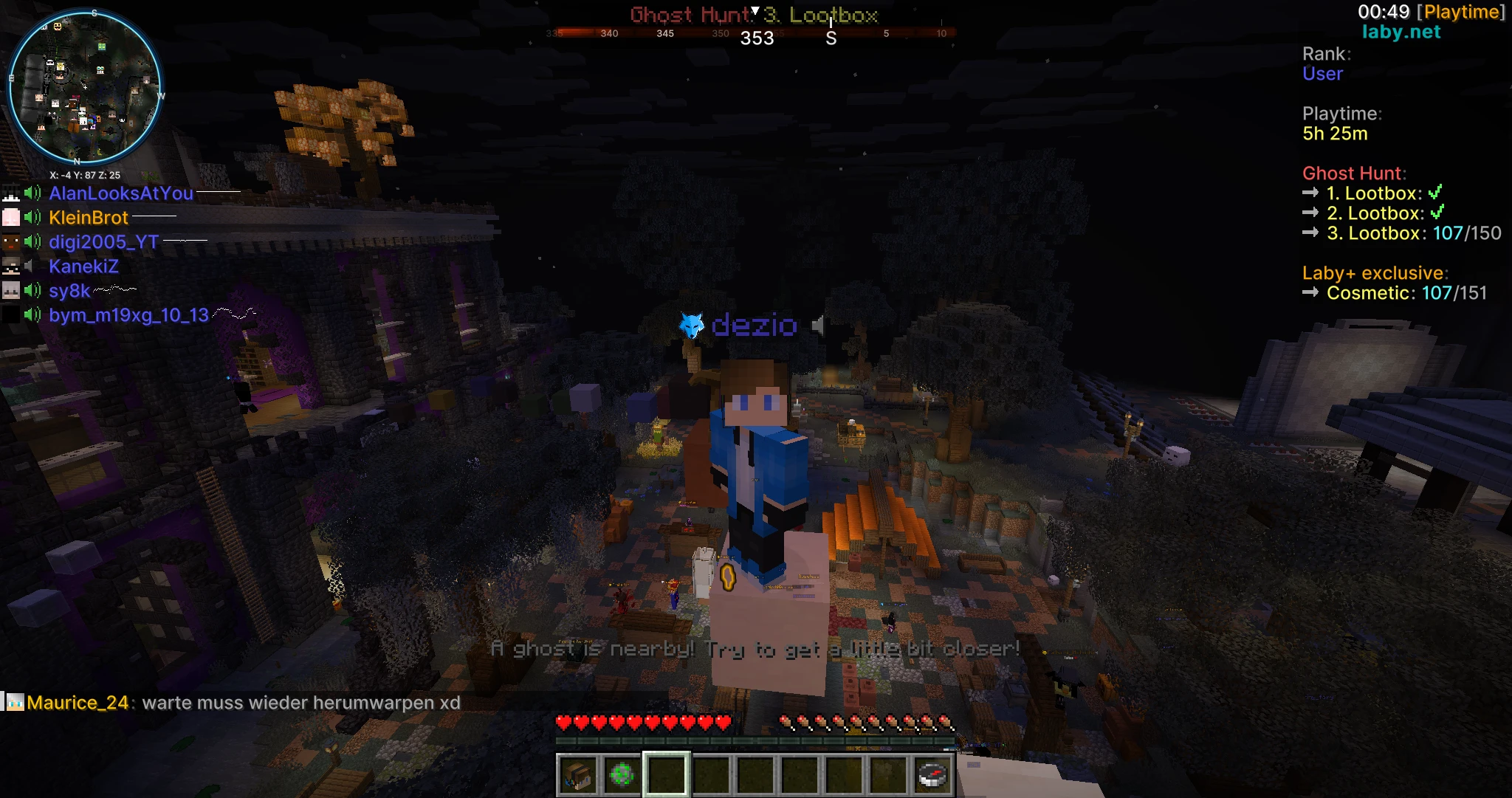1512x798 pixels.
Task: Click the Playtime label in the sidebar
Action: (1342, 114)
